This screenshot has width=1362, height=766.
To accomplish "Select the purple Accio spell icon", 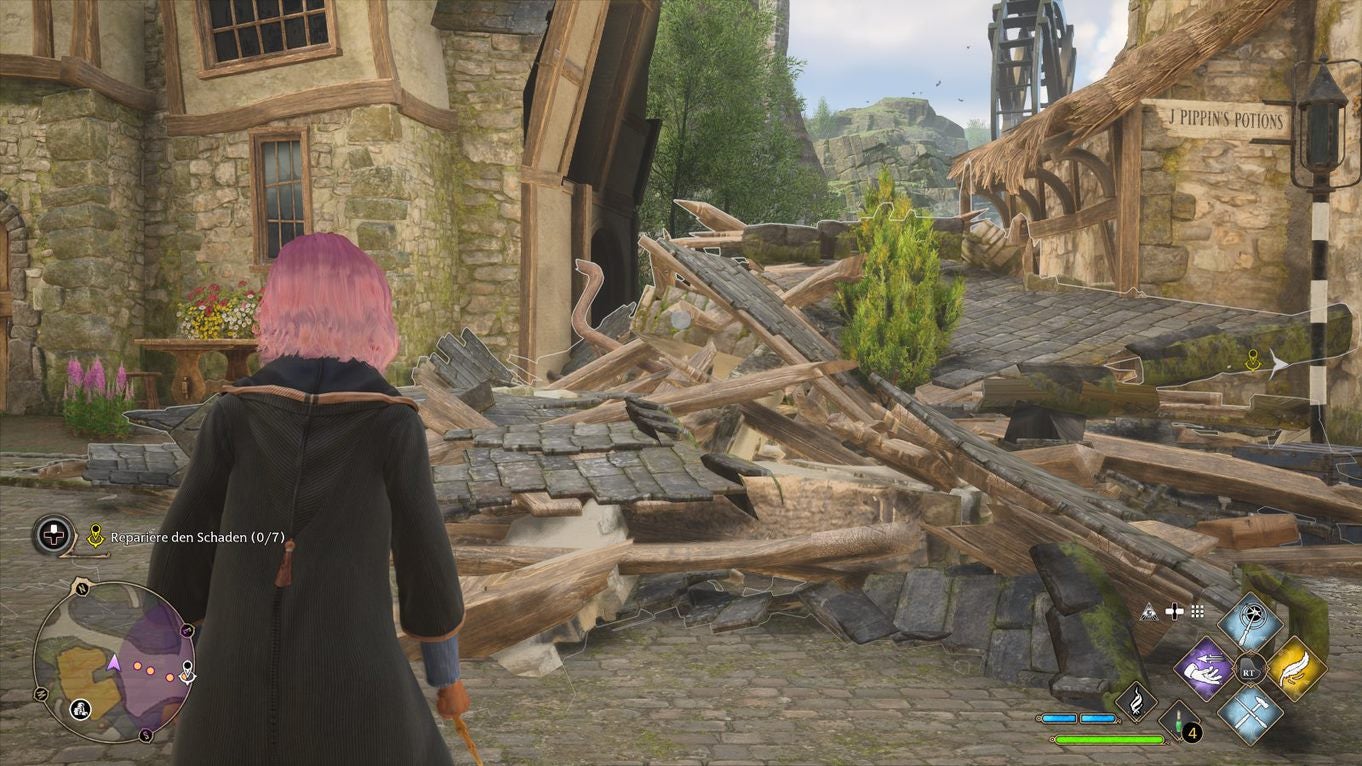I will coord(1205,670).
